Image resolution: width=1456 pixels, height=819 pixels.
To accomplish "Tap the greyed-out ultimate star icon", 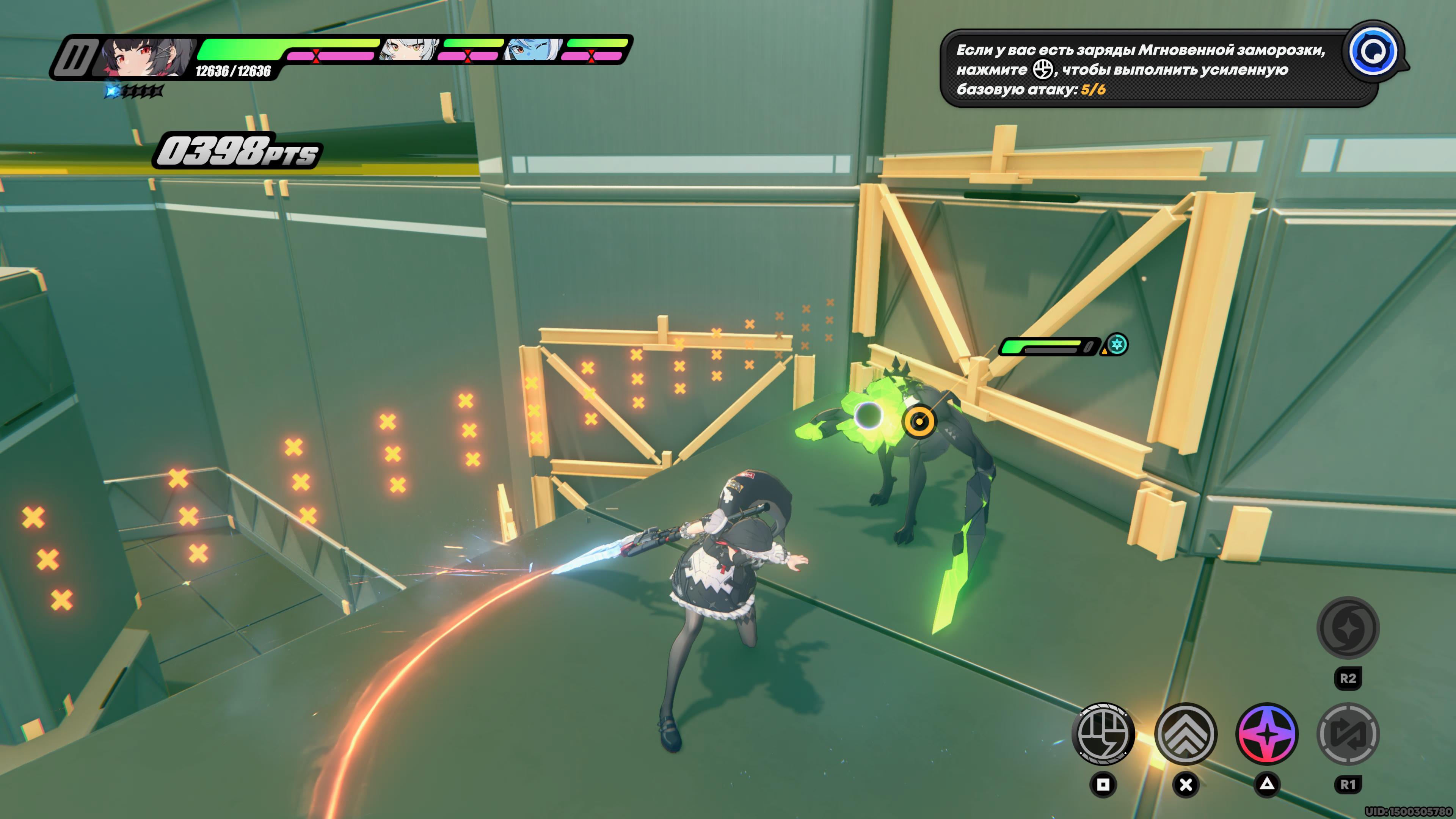I will click(x=1348, y=628).
